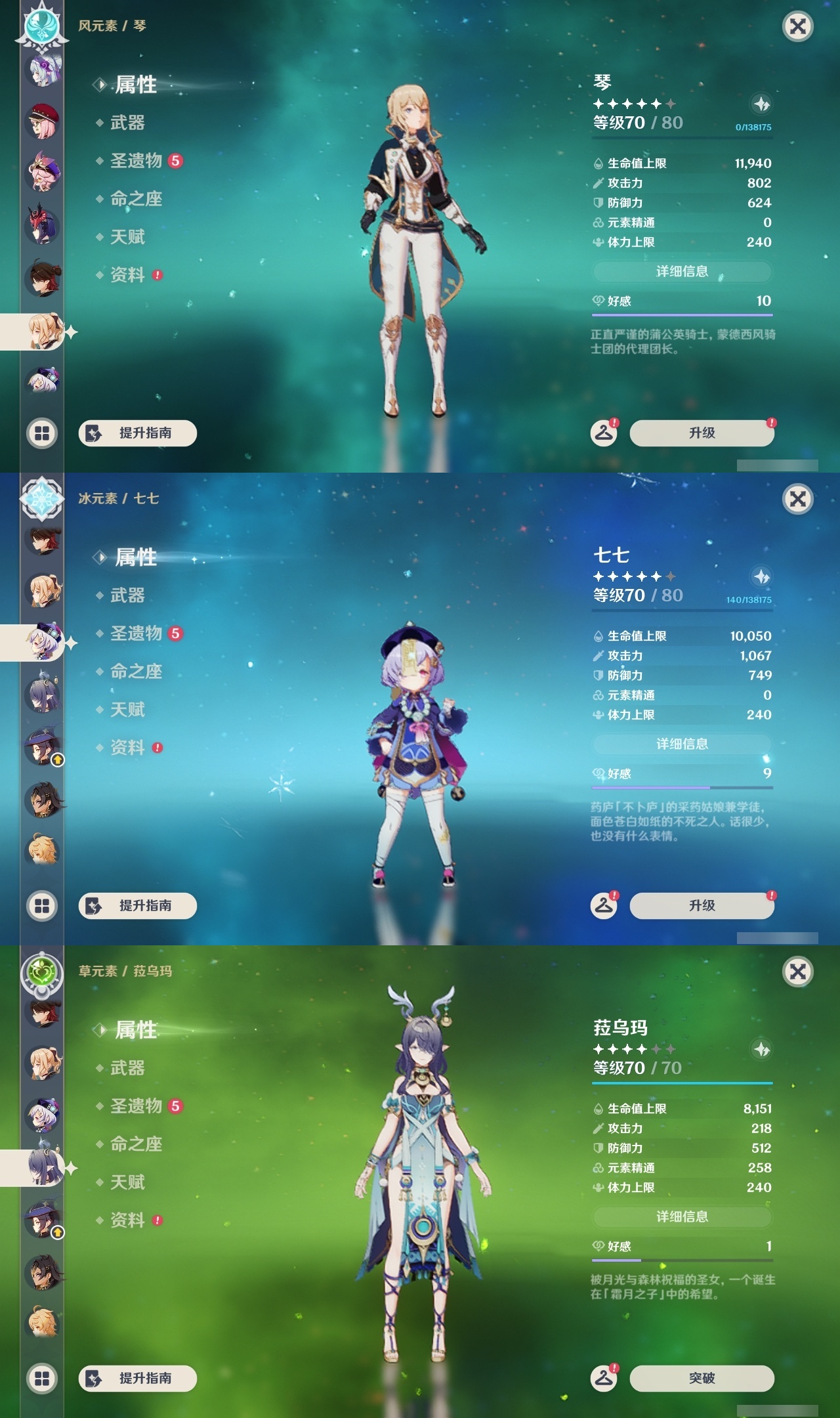The height and width of the screenshot is (1418, 840).
Task: Expand the 天赋 section for Qiqi
Action: pos(127,710)
